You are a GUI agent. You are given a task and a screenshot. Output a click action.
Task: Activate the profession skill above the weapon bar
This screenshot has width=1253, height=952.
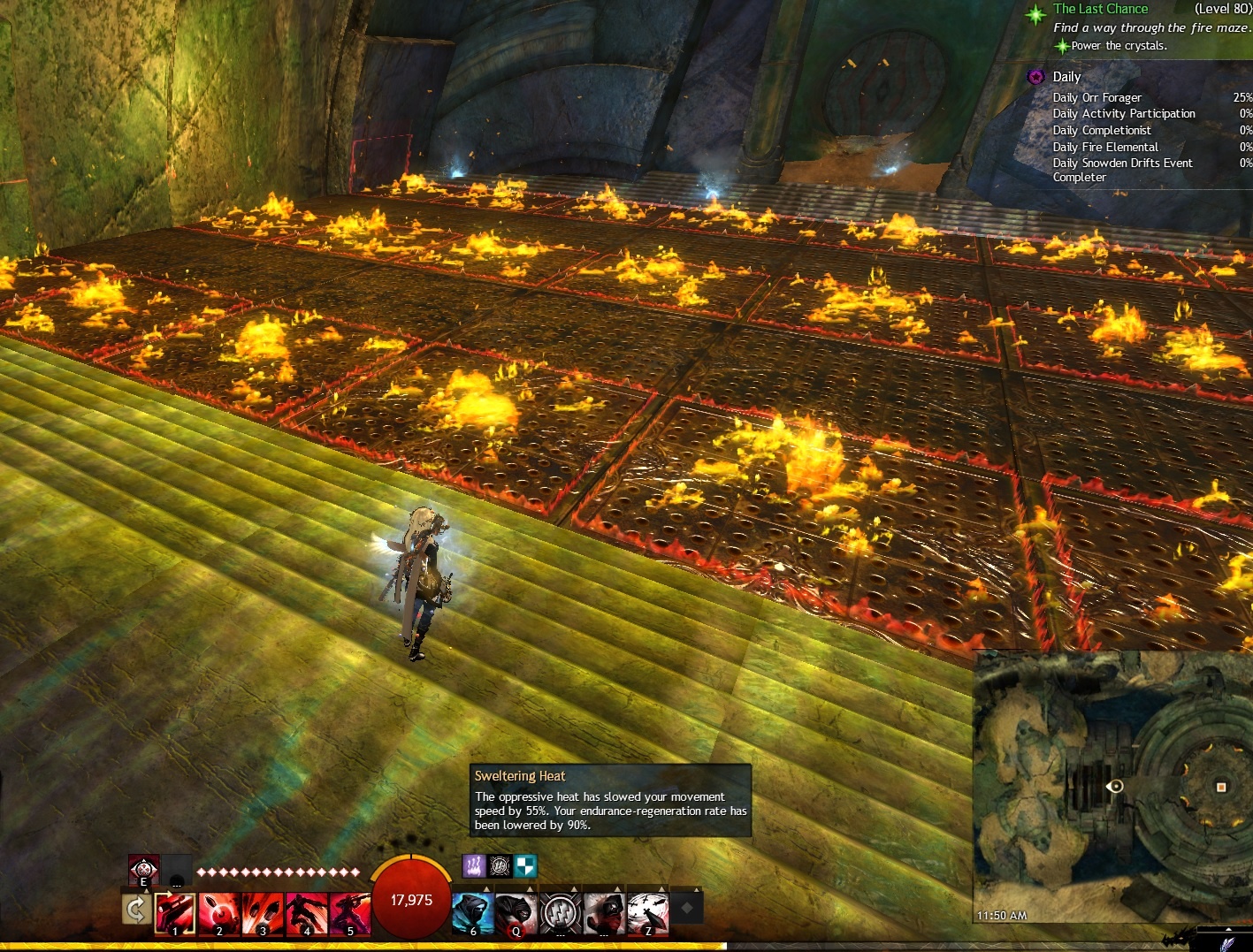(144, 869)
